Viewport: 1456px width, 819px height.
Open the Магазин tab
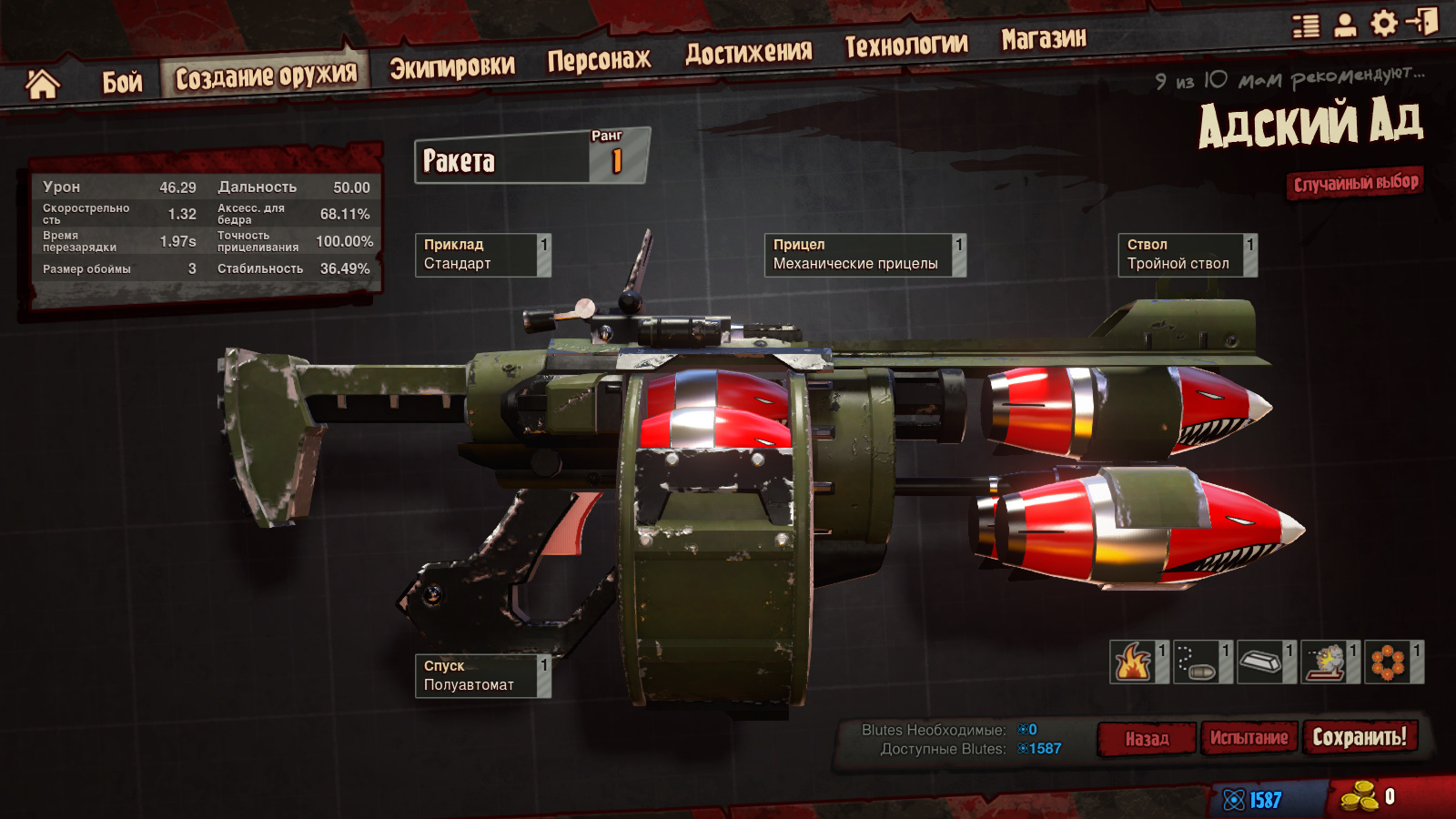point(1044,38)
